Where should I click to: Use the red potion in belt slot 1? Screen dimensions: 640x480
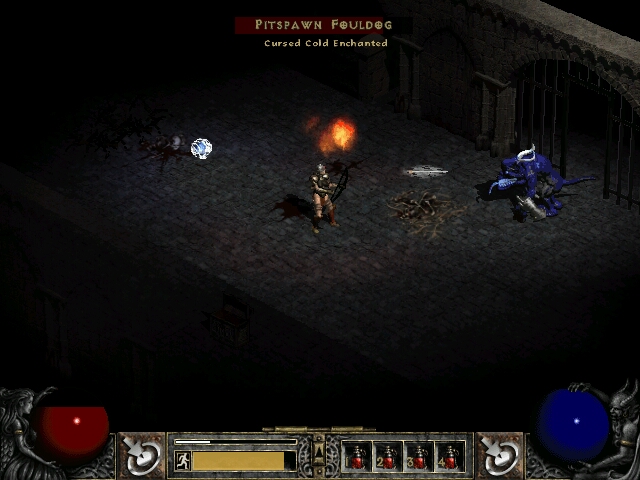click(357, 457)
